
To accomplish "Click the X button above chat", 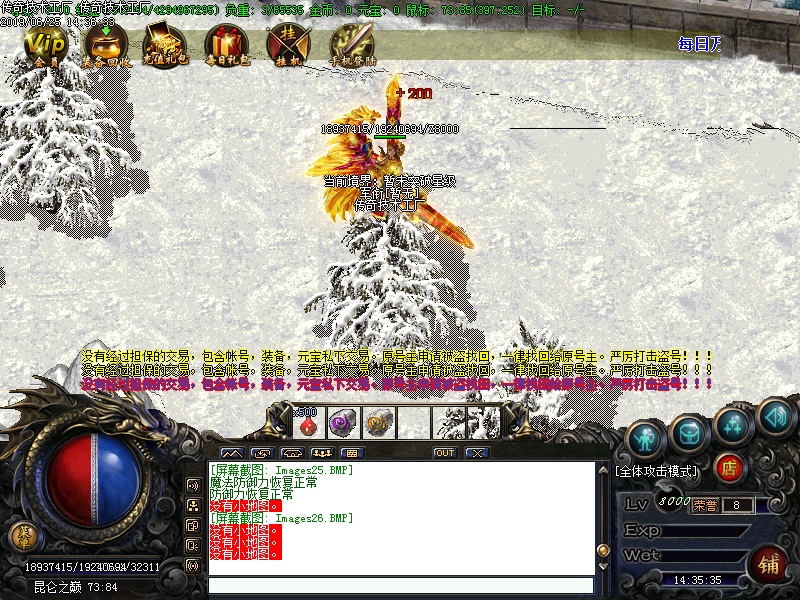I will [477, 453].
